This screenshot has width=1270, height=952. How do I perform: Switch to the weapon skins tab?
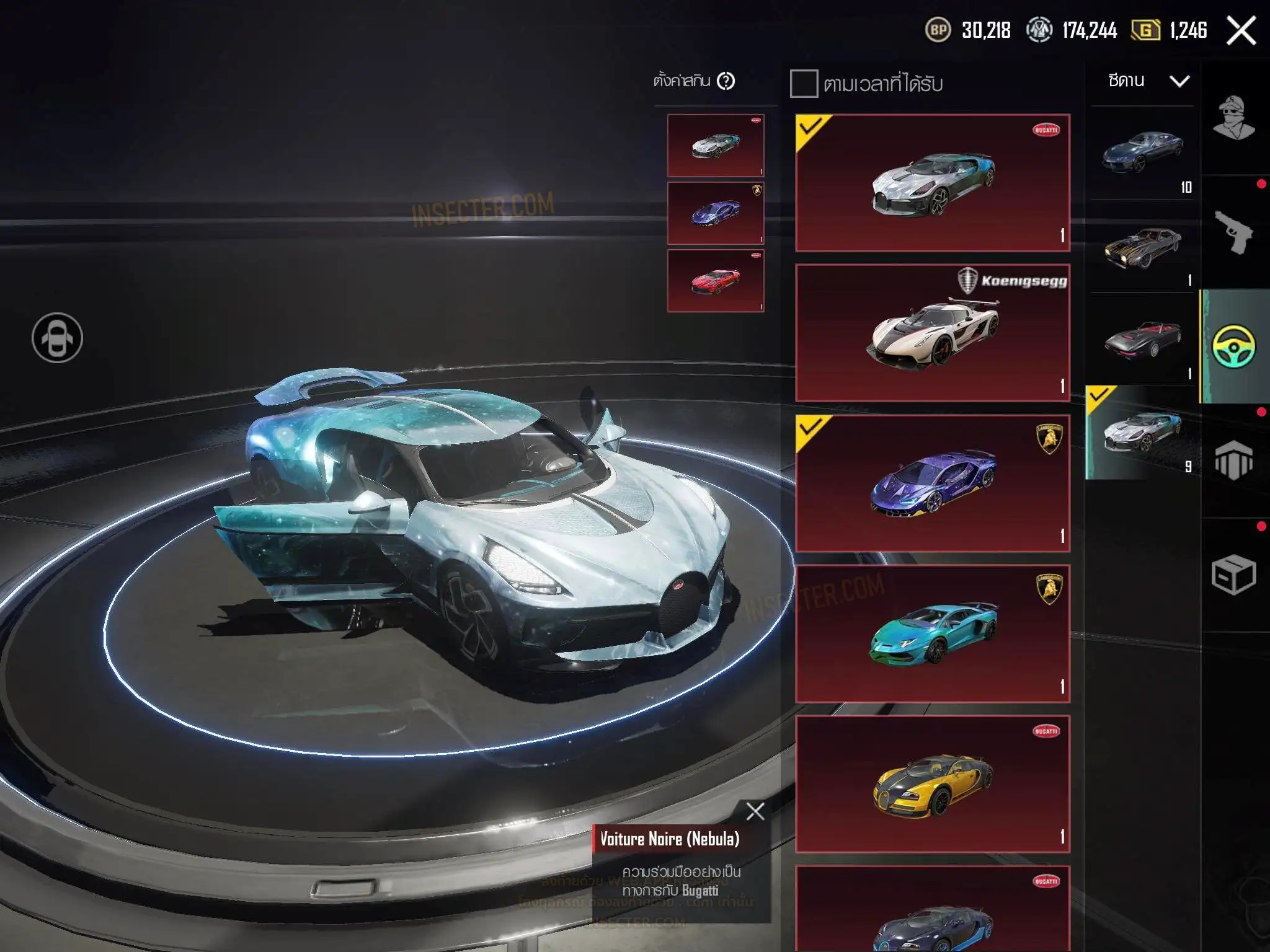point(1233,232)
